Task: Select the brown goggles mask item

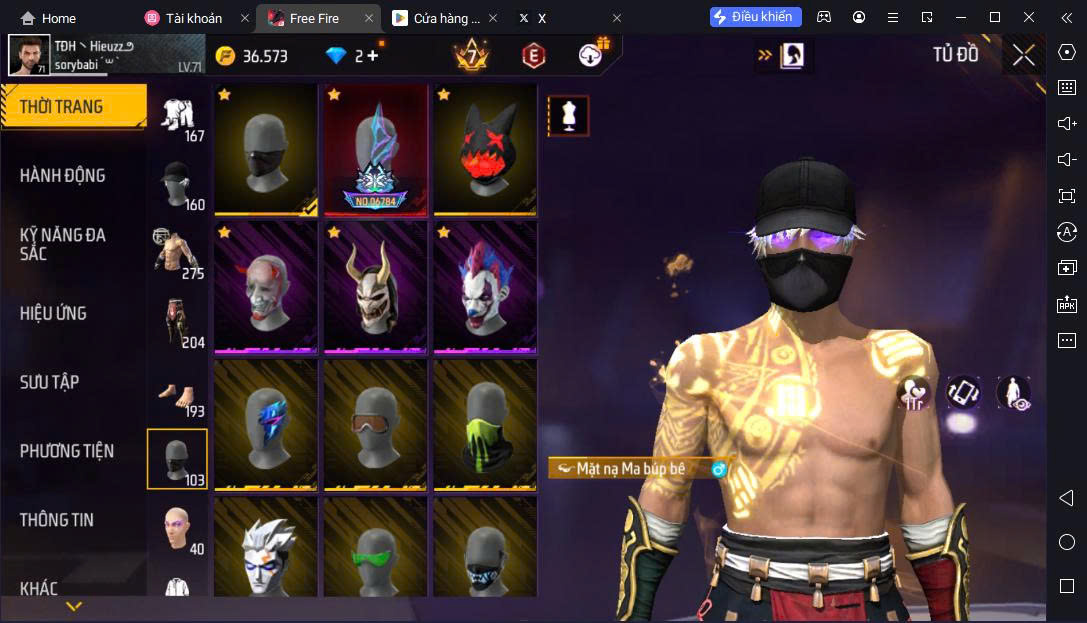Action: (375, 424)
